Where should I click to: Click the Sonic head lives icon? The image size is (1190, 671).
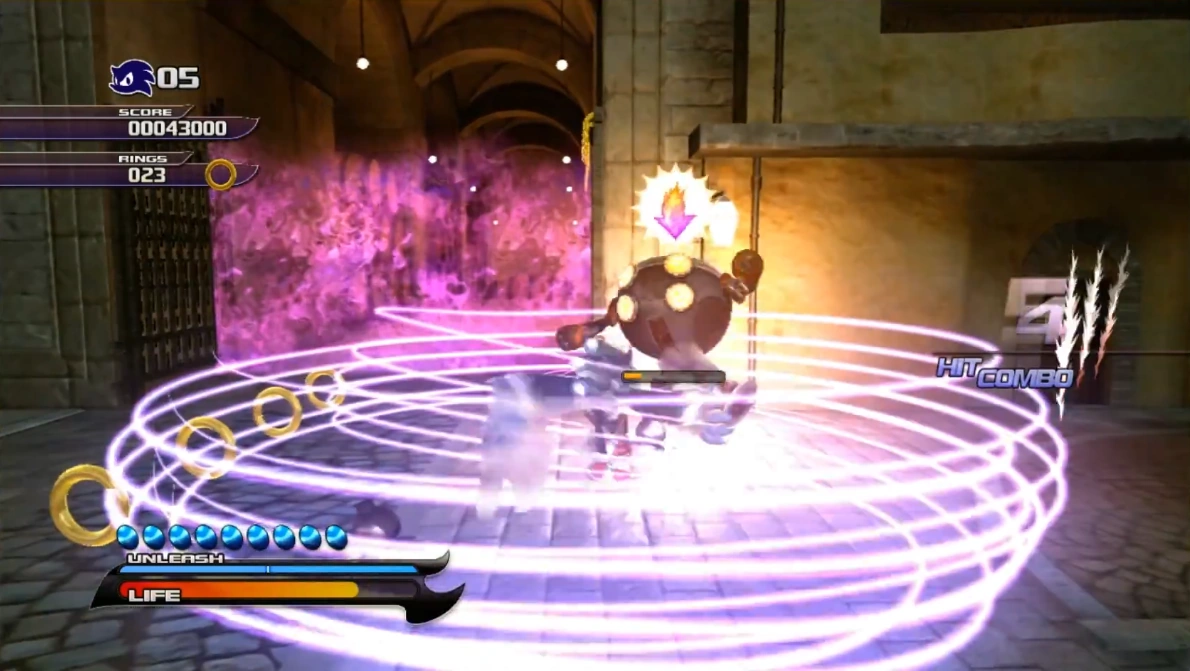click(x=132, y=77)
